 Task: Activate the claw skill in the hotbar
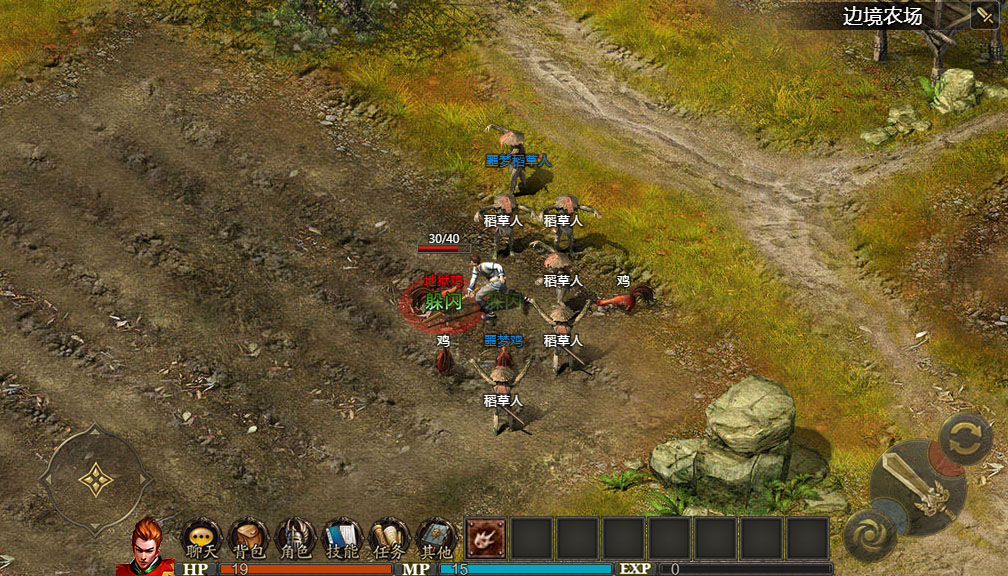pyautogui.click(x=486, y=538)
